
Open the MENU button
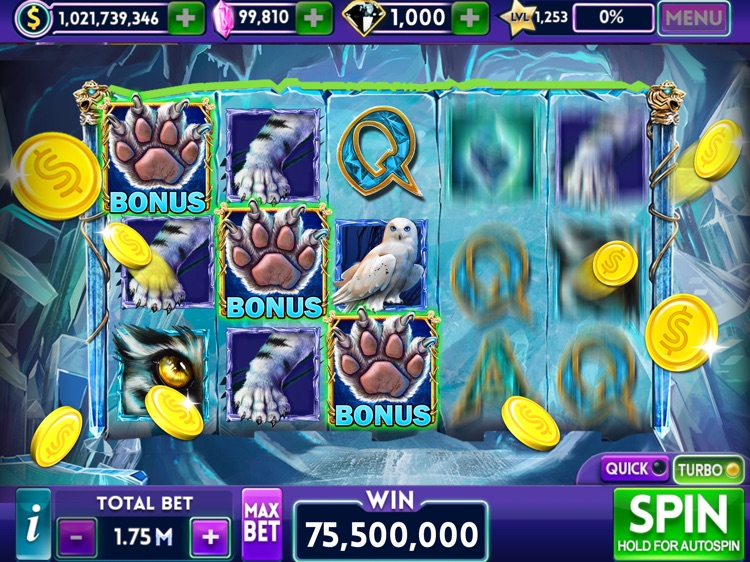coord(694,17)
